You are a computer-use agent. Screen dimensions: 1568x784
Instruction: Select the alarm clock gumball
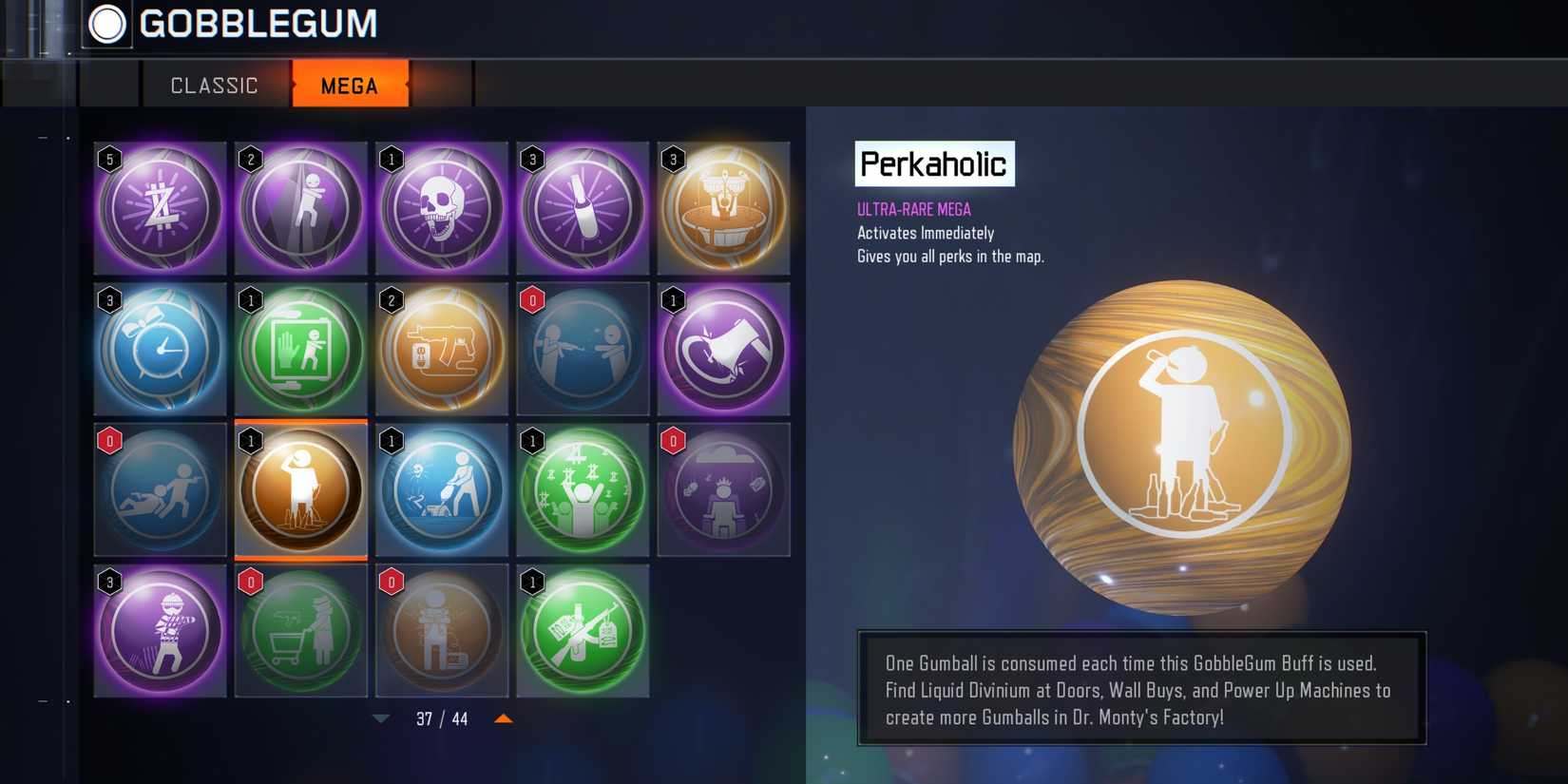click(x=160, y=349)
